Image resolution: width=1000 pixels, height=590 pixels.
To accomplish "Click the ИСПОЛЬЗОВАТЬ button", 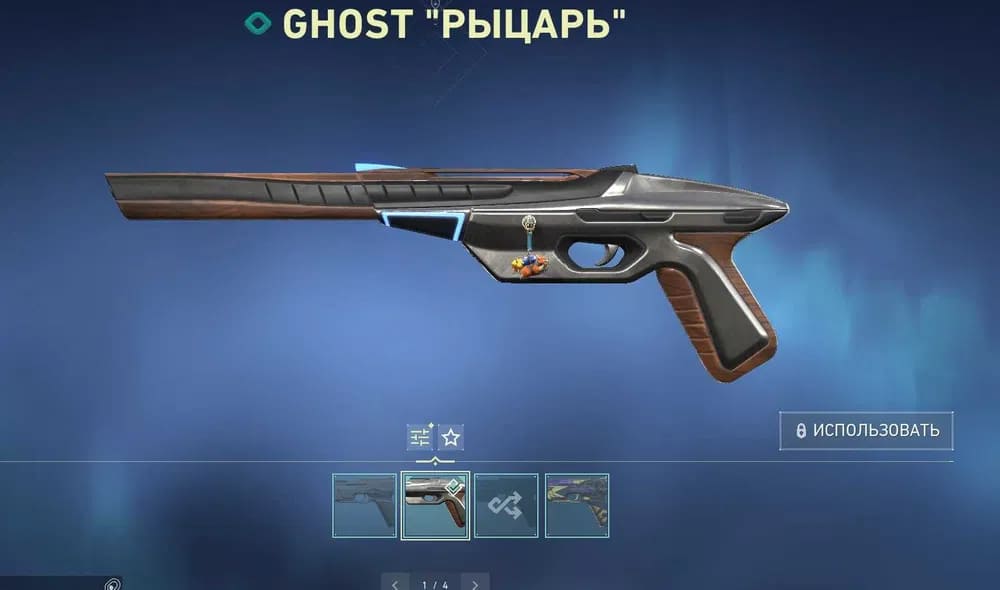I will point(866,431).
